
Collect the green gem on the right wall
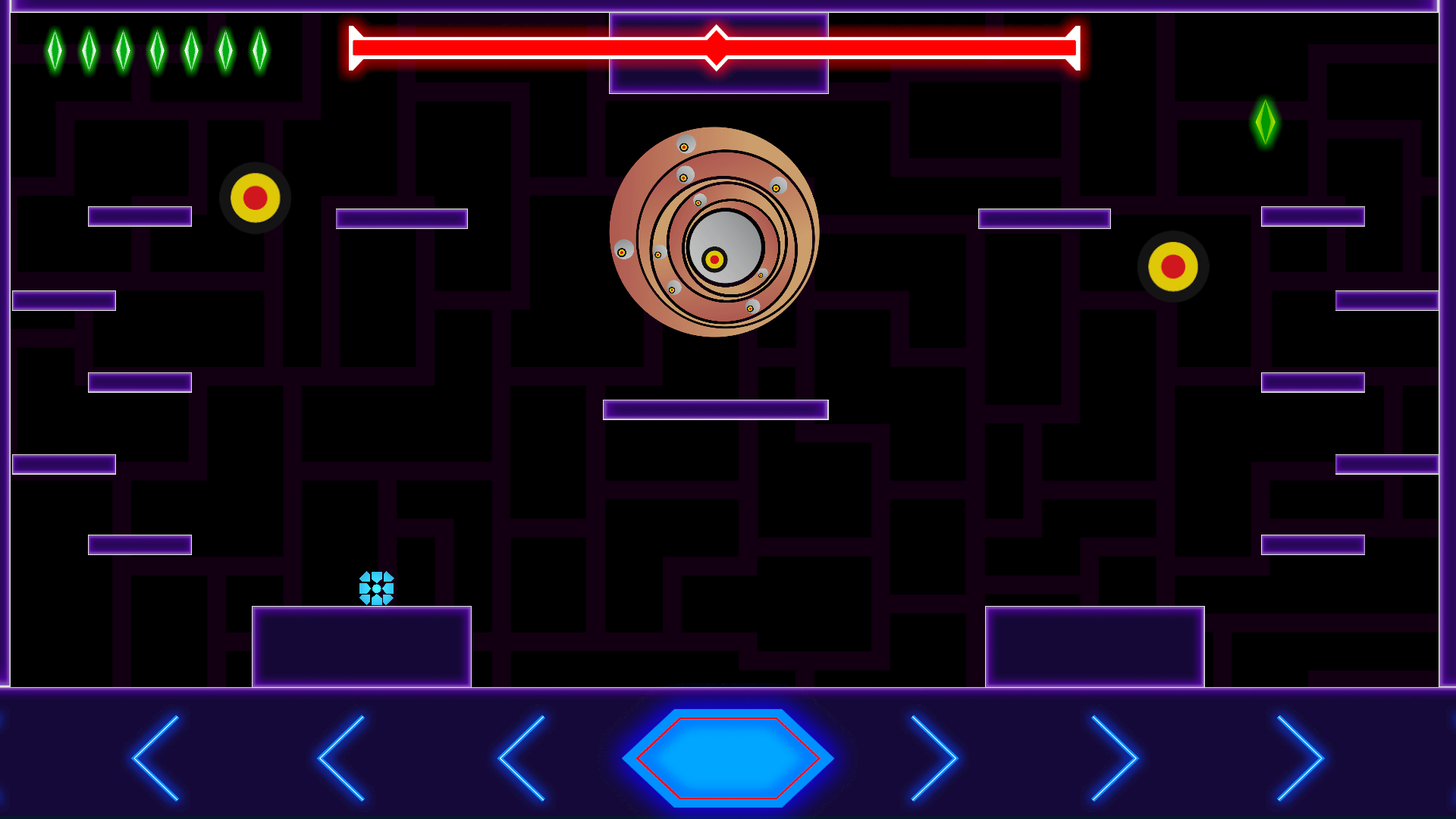[x=1265, y=121]
